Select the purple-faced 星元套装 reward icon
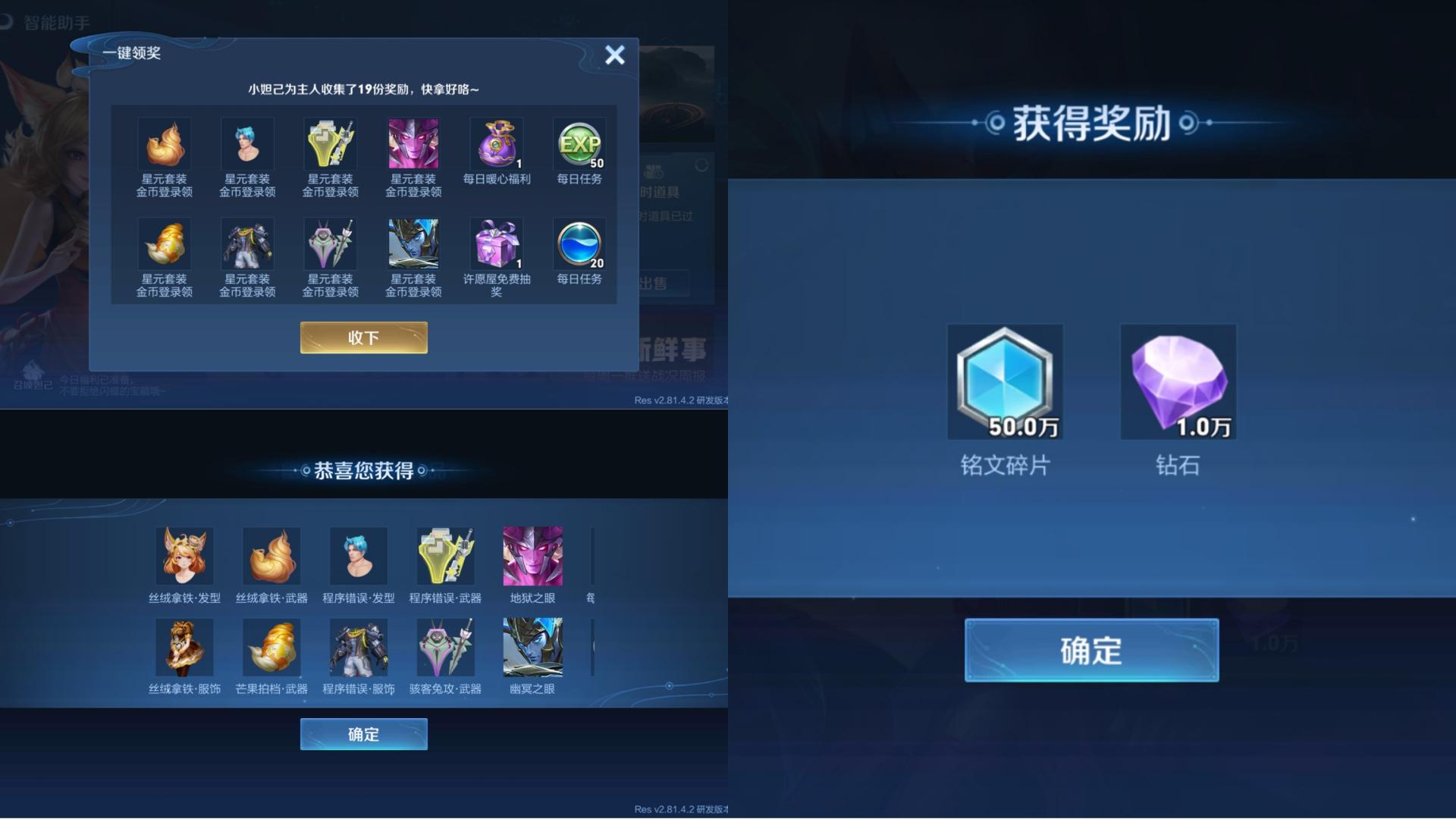This screenshot has height=819, width=1456. [x=413, y=143]
